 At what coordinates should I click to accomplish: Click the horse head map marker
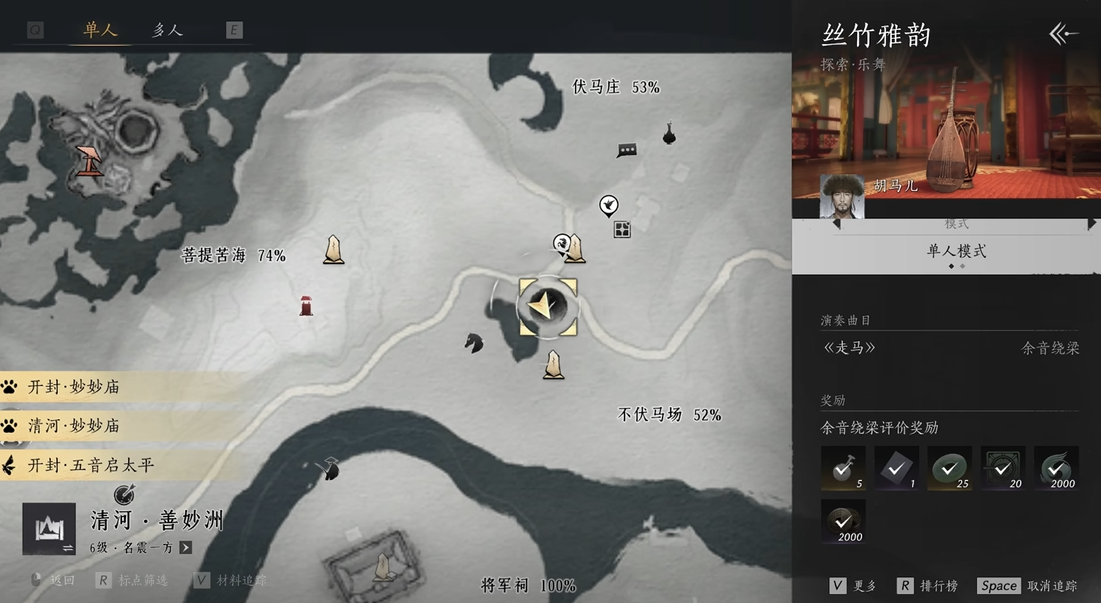[474, 342]
